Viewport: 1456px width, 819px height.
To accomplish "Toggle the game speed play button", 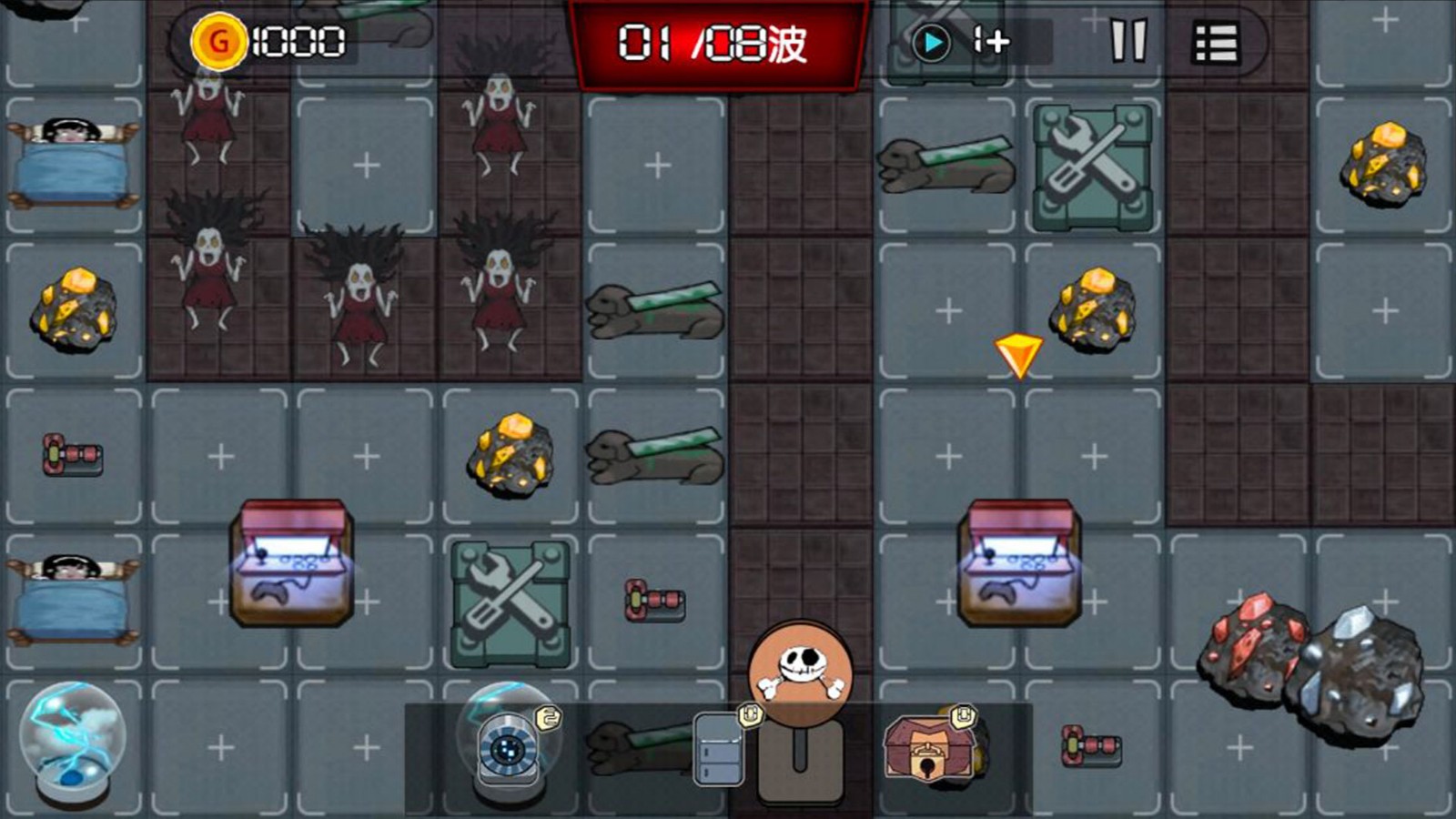I will pos(932,42).
